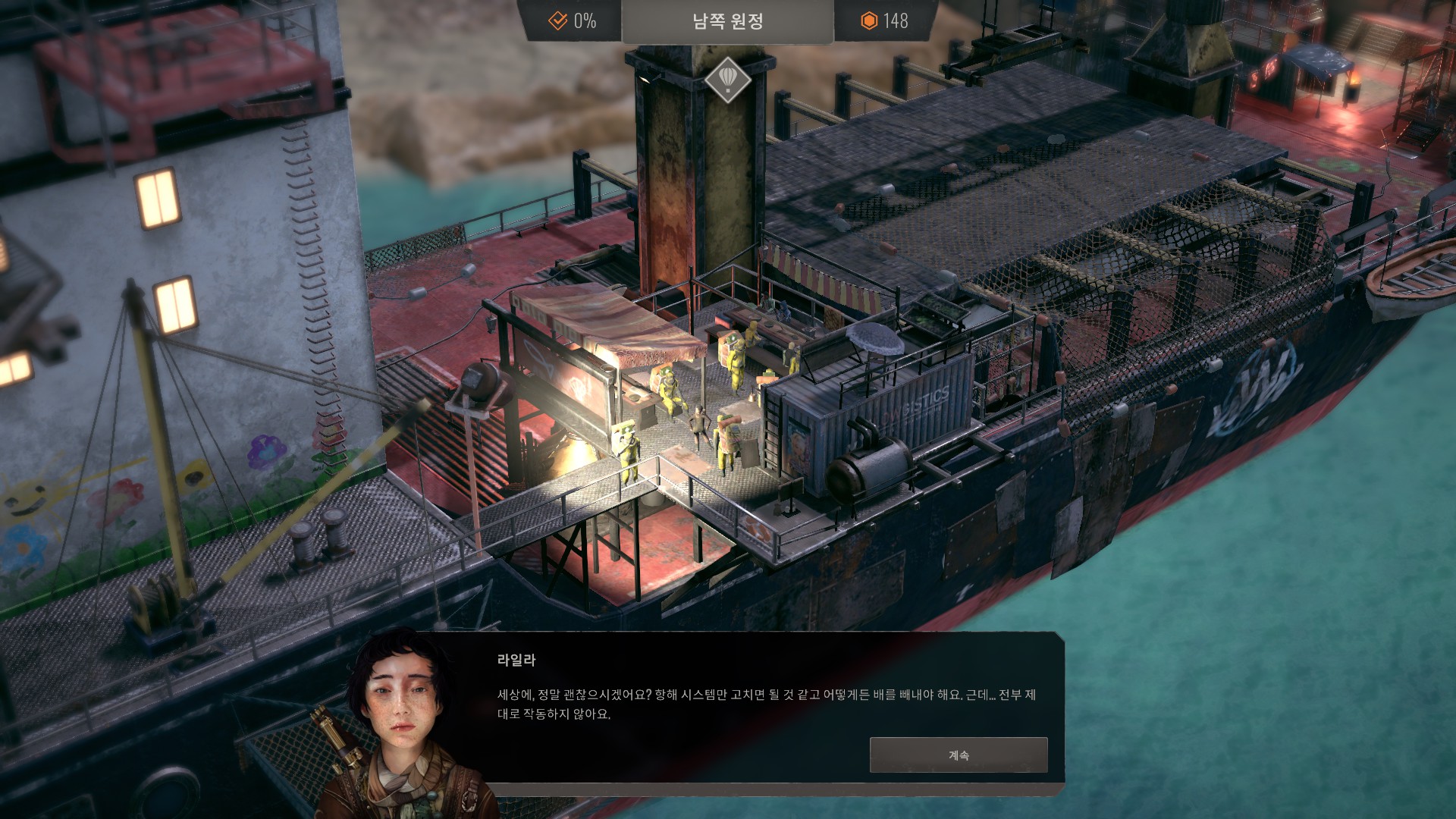Open the 남쪽 원정 expedition panel
This screenshot has width=1456, height=819.
(727, 21)
